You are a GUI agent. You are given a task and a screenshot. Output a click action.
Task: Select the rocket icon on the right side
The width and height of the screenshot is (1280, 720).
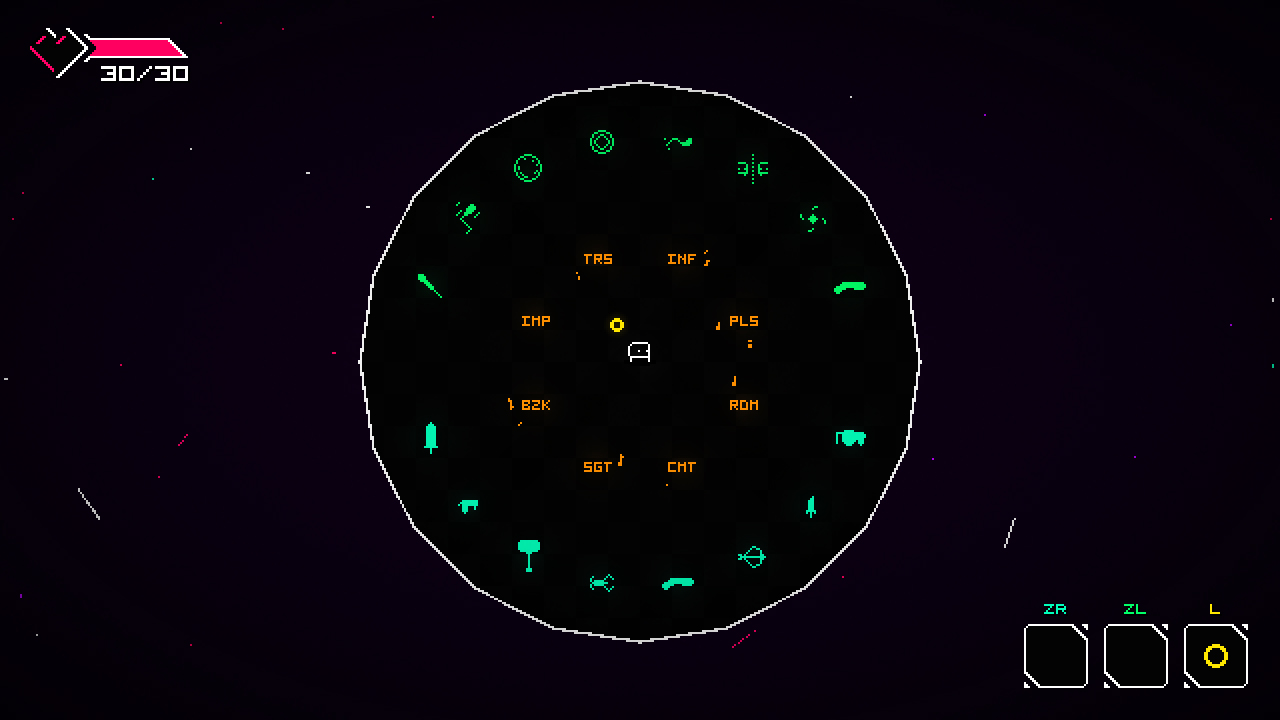tap(810, 507)
